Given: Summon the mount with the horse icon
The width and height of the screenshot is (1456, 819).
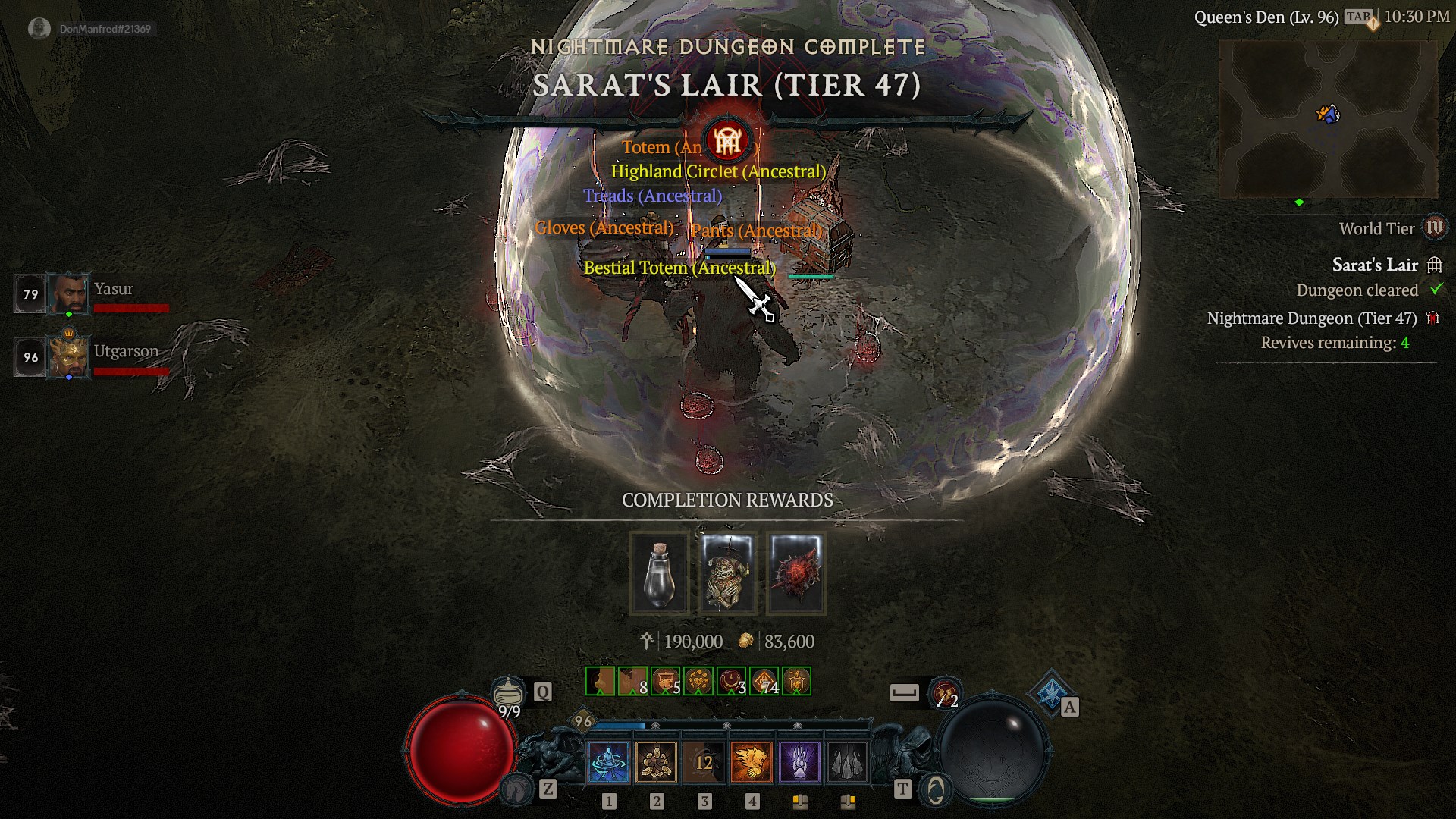Looking at the screenshot, I should 518,789.
